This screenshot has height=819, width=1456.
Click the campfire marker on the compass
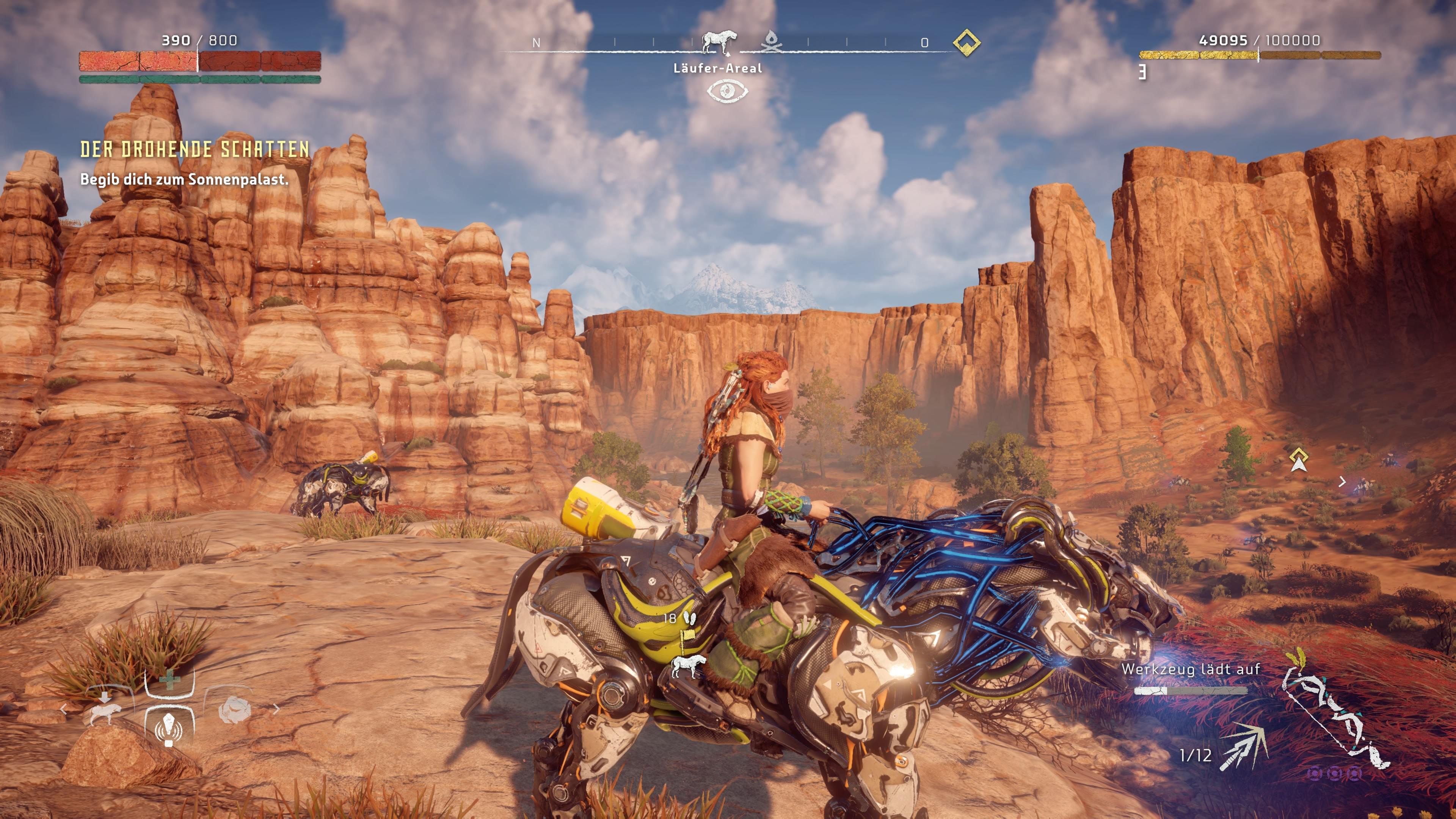pos(770,42)
